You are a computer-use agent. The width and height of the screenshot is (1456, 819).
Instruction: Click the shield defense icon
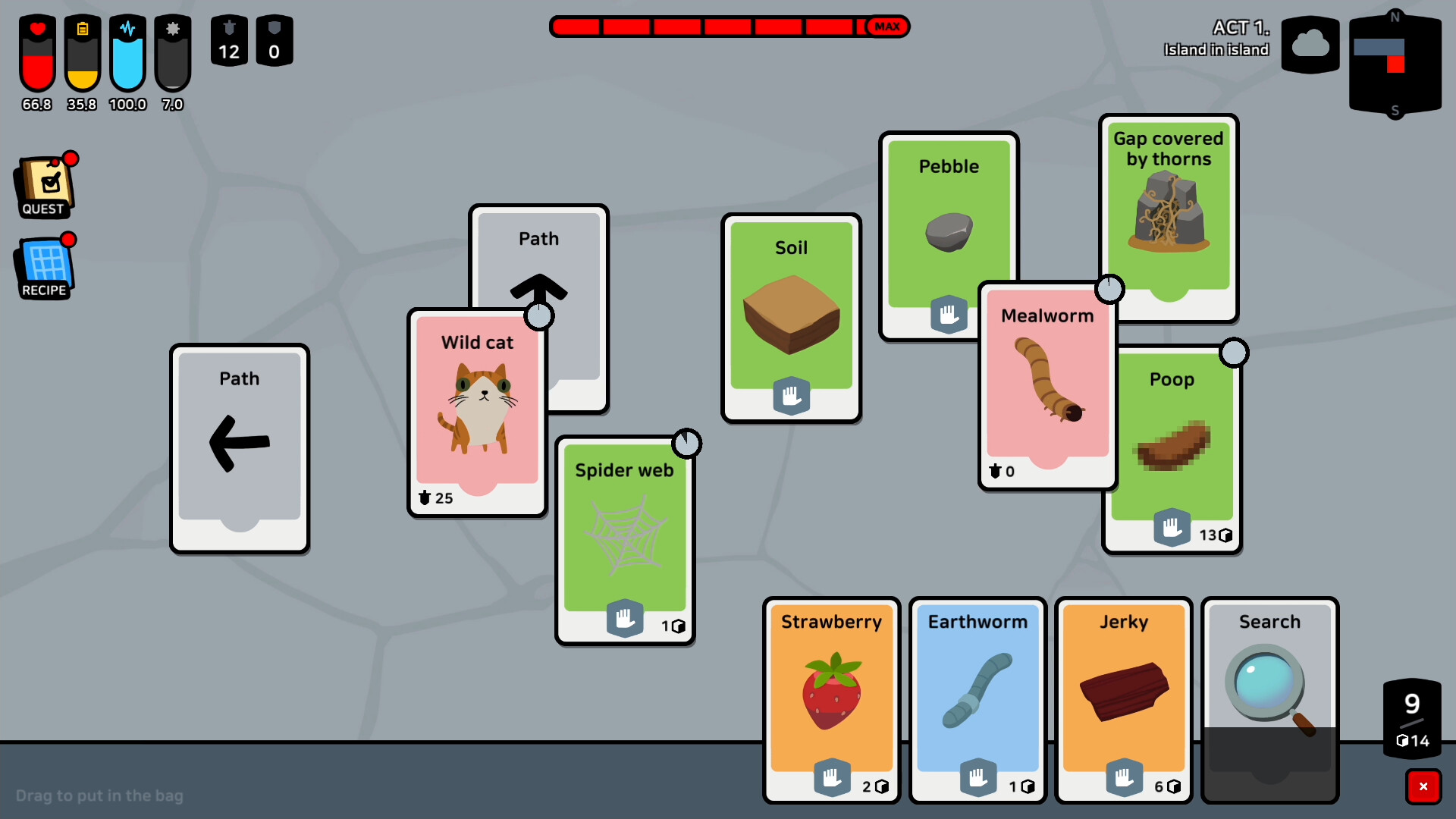click(275, 40)
